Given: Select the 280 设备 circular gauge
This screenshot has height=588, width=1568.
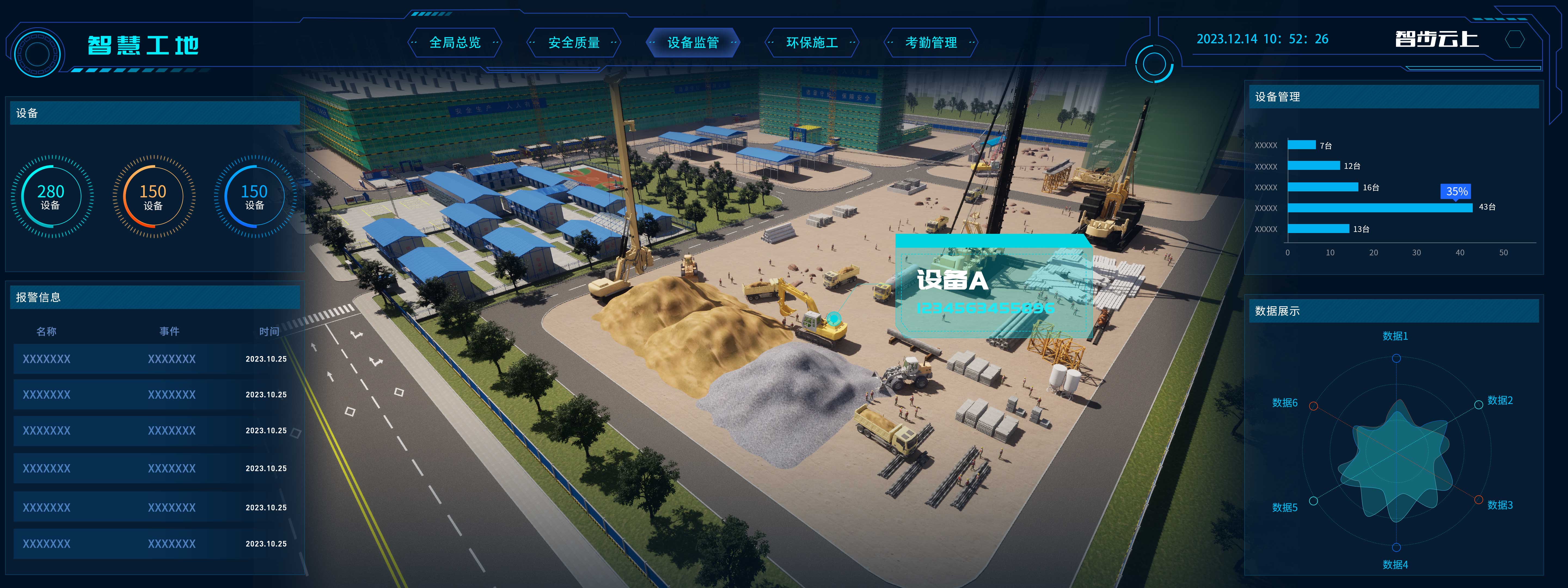Looking at the screenshot, I should [x=51, y=197].
